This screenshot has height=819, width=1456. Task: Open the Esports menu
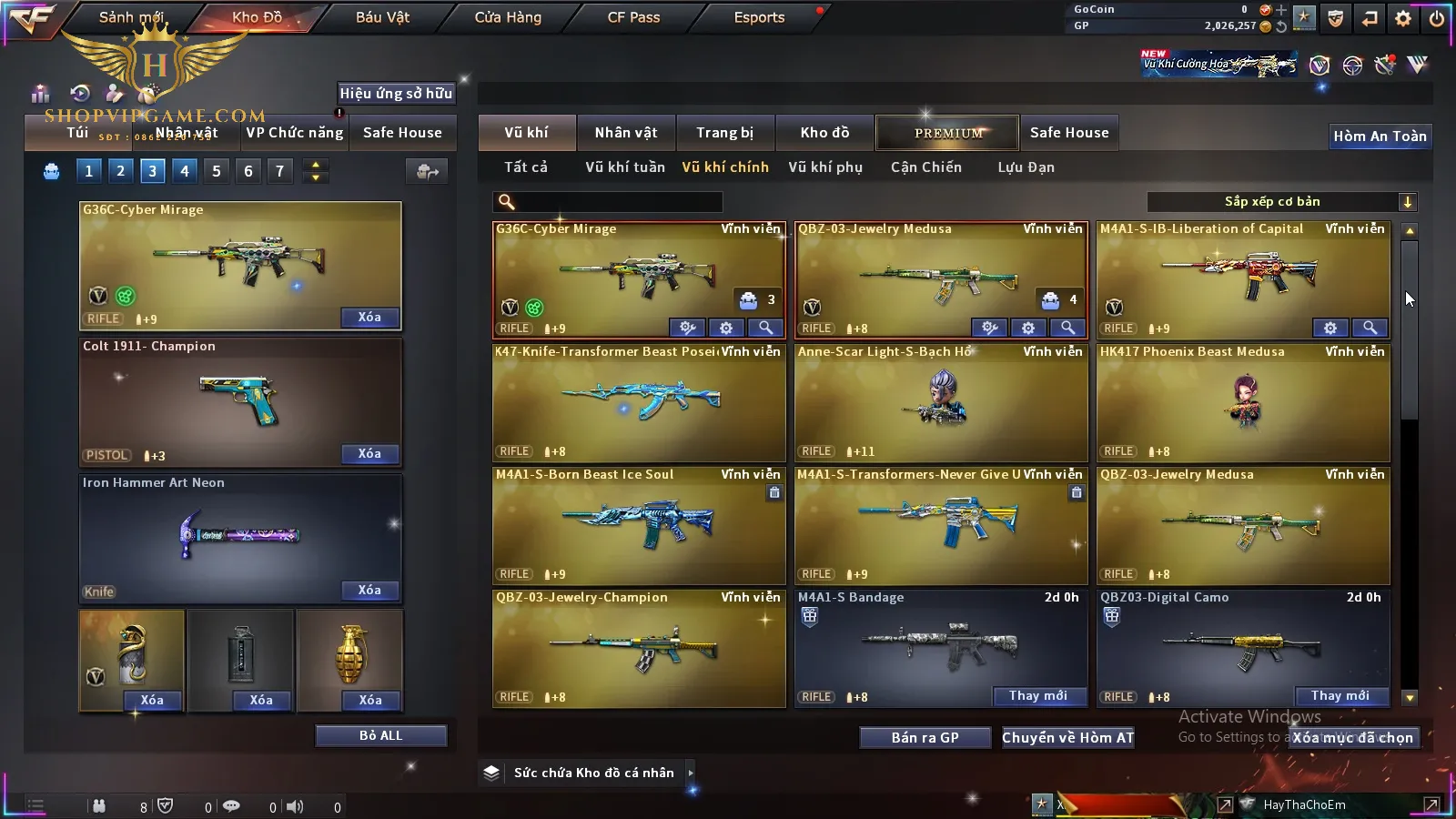tap(759, 17)
